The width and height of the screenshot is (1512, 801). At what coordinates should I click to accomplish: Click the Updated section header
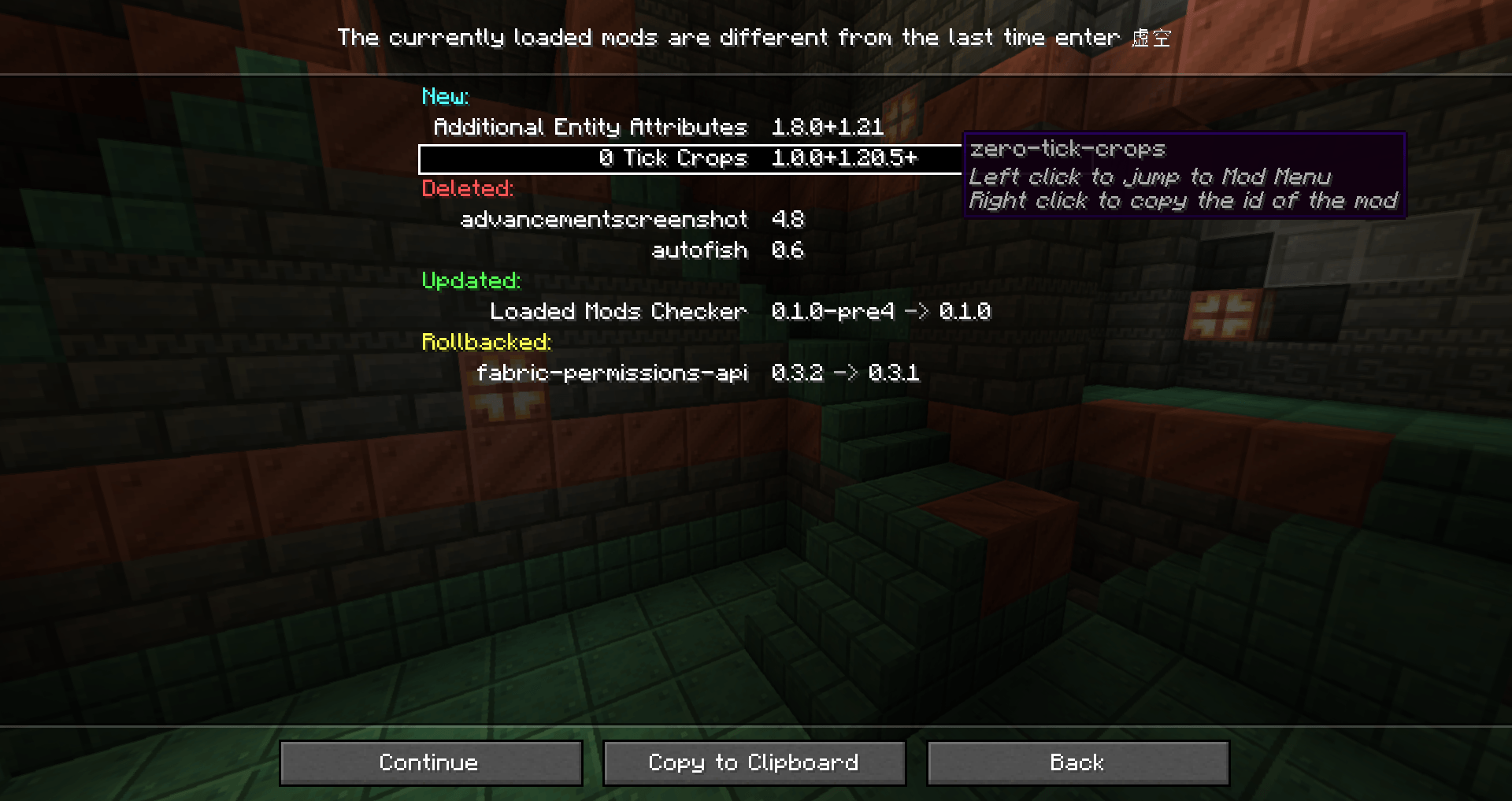tap(471, 280)
